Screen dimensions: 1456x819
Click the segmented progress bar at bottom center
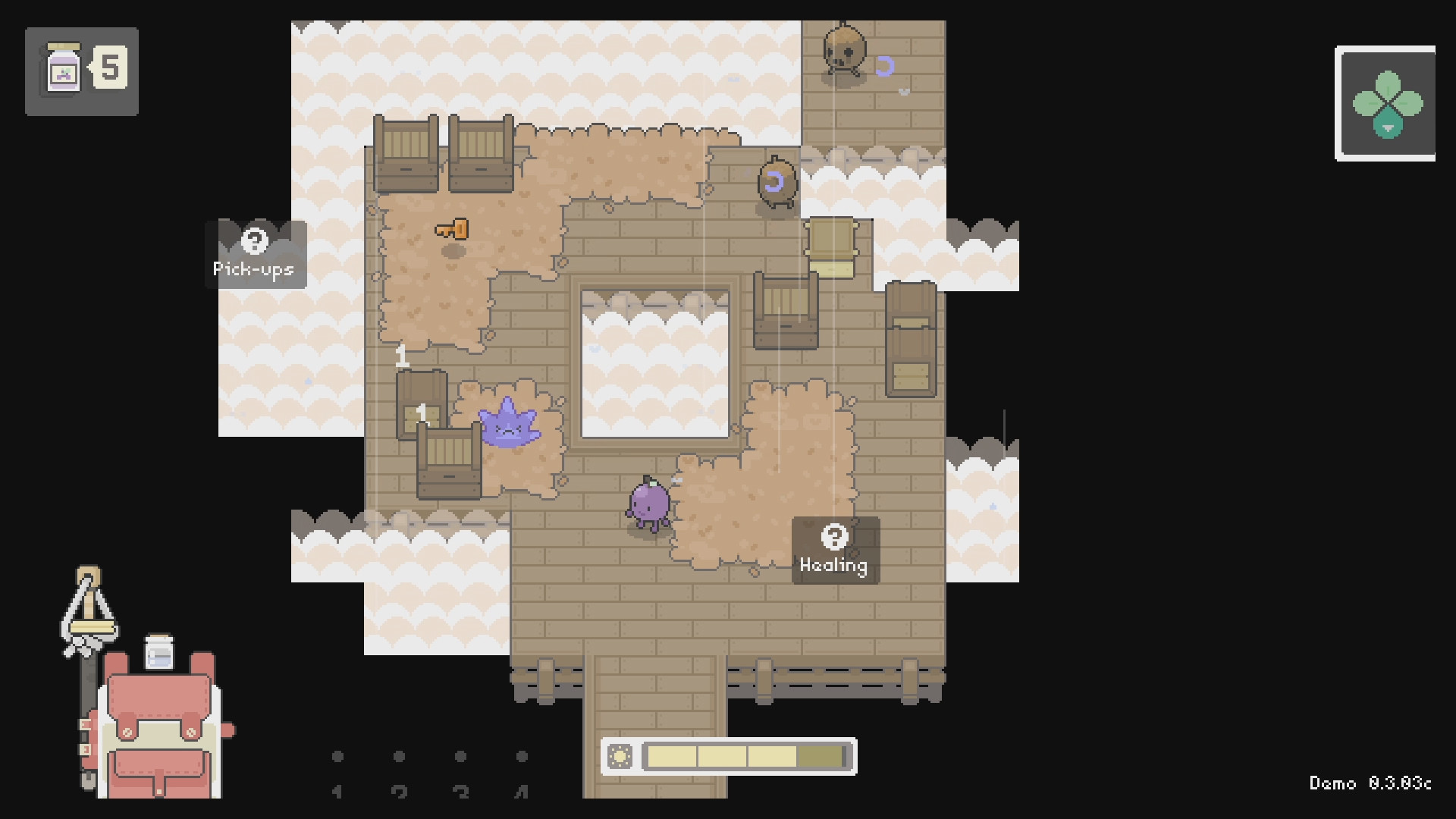[x=745, y=755]
